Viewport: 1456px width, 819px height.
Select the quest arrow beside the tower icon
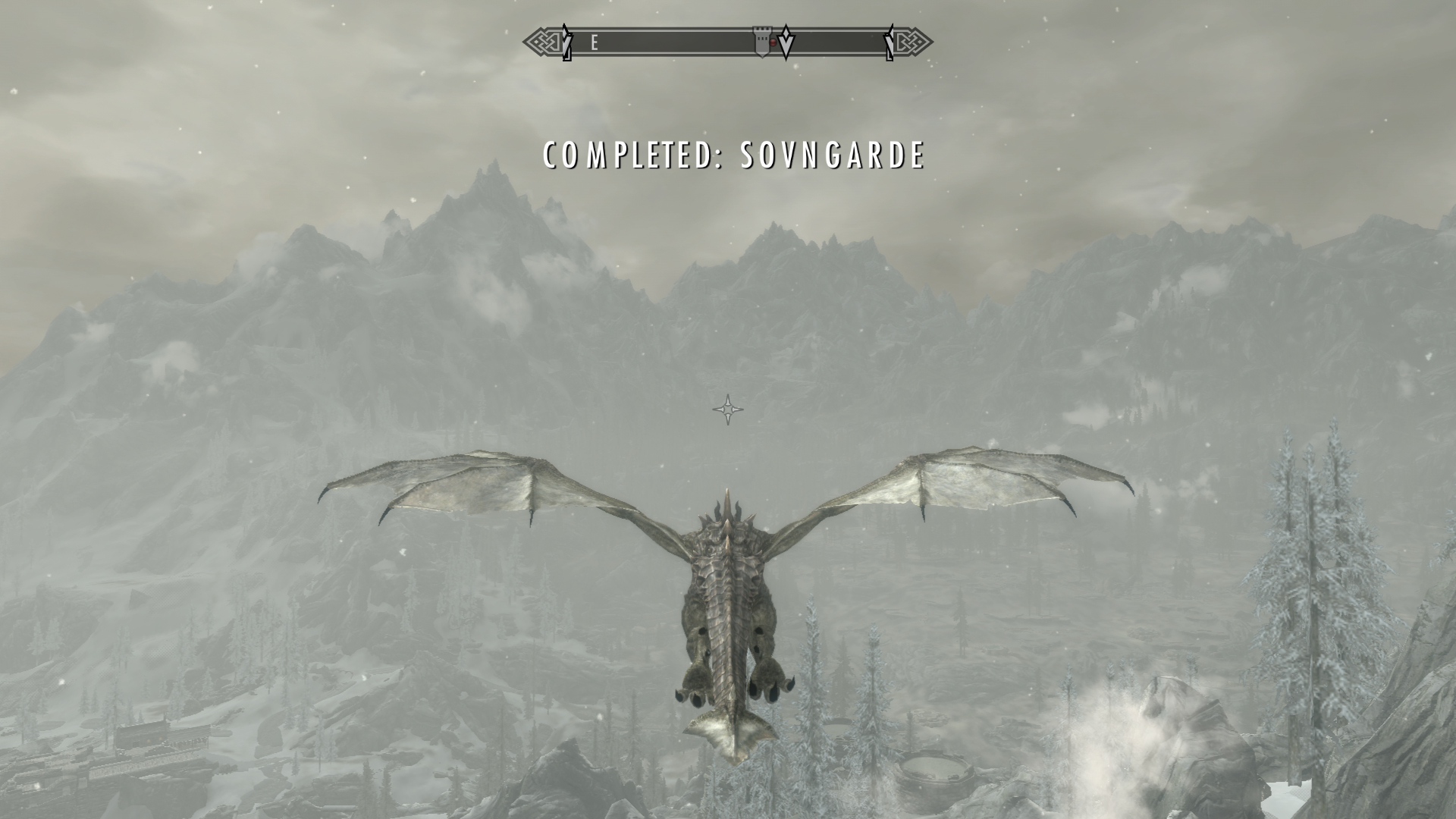787,43
